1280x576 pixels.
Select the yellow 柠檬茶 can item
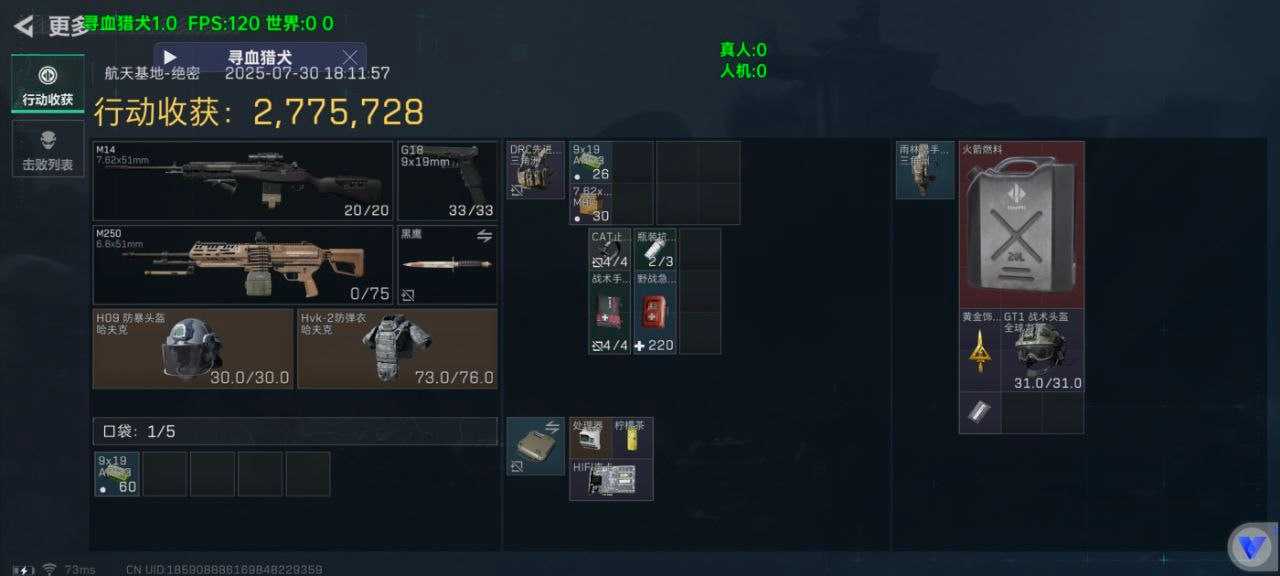[633, 438]
